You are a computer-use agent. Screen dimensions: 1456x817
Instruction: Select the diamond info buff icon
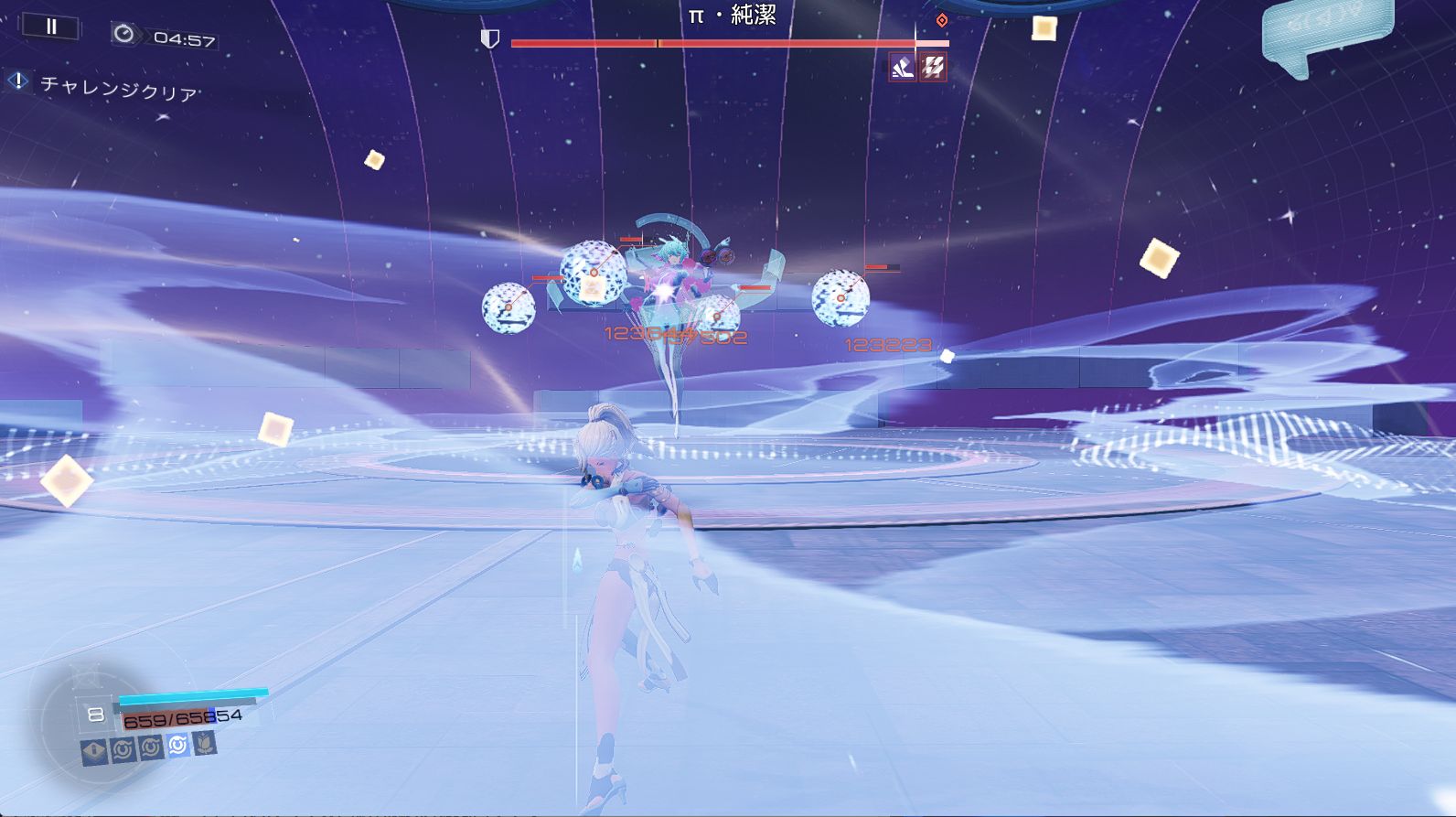pos(94,751)
